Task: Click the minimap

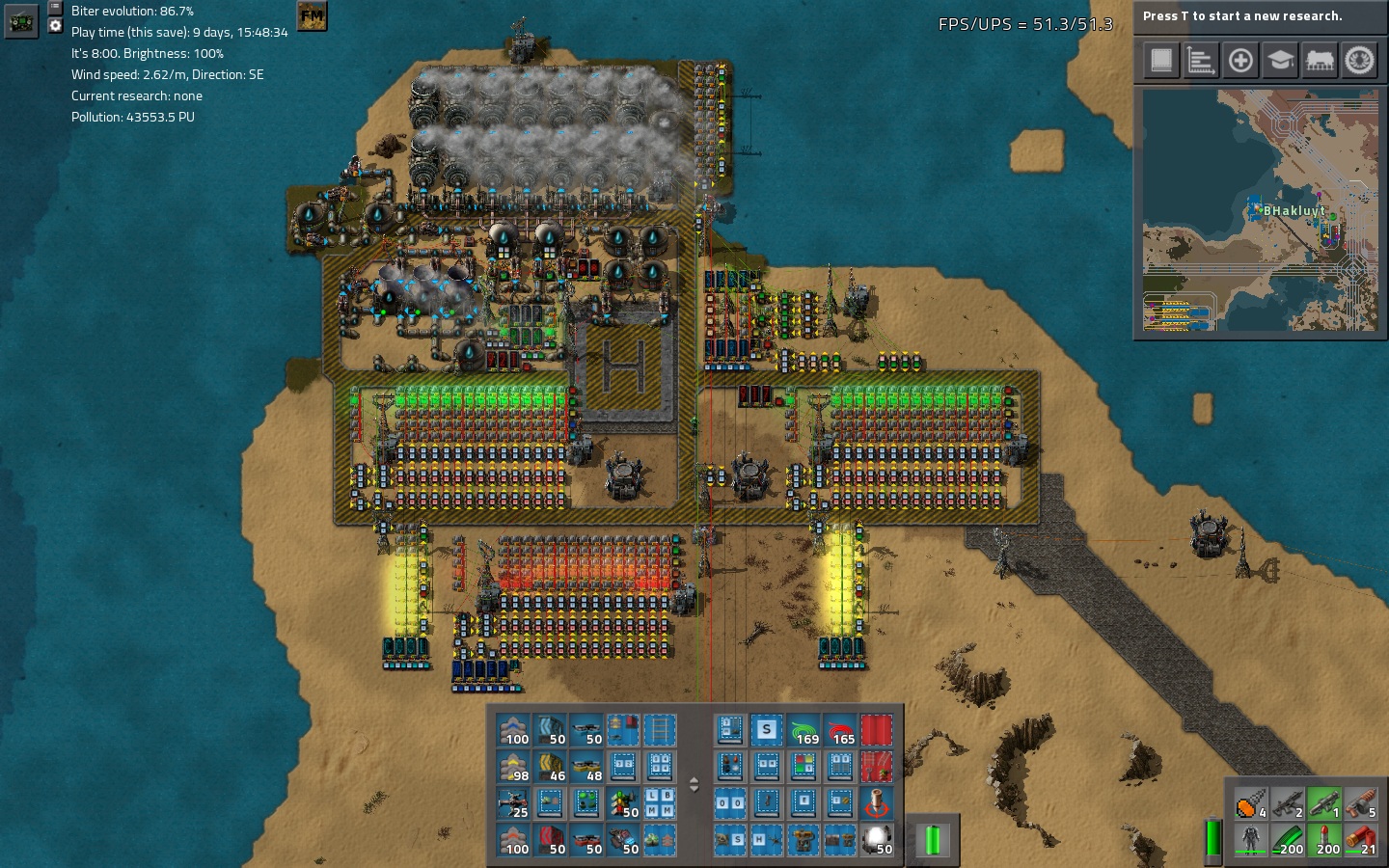Action: (x=1260, y=210)
